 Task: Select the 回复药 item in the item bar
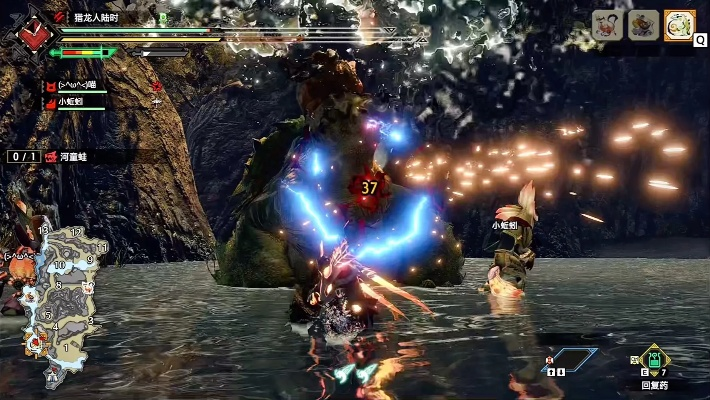(653, 361)
